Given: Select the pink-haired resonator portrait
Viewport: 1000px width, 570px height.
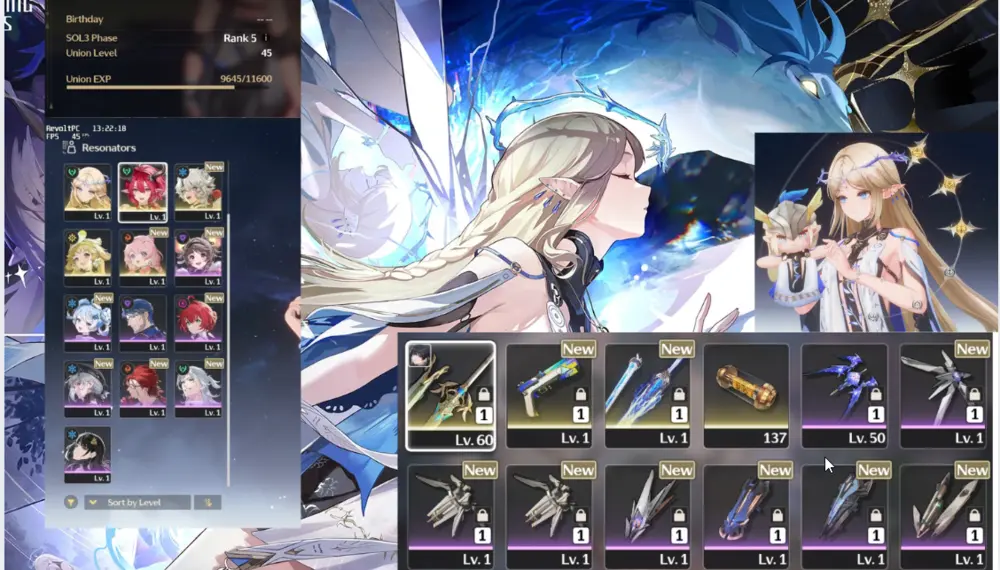Looking at the screenshot, I should [142, 255].
